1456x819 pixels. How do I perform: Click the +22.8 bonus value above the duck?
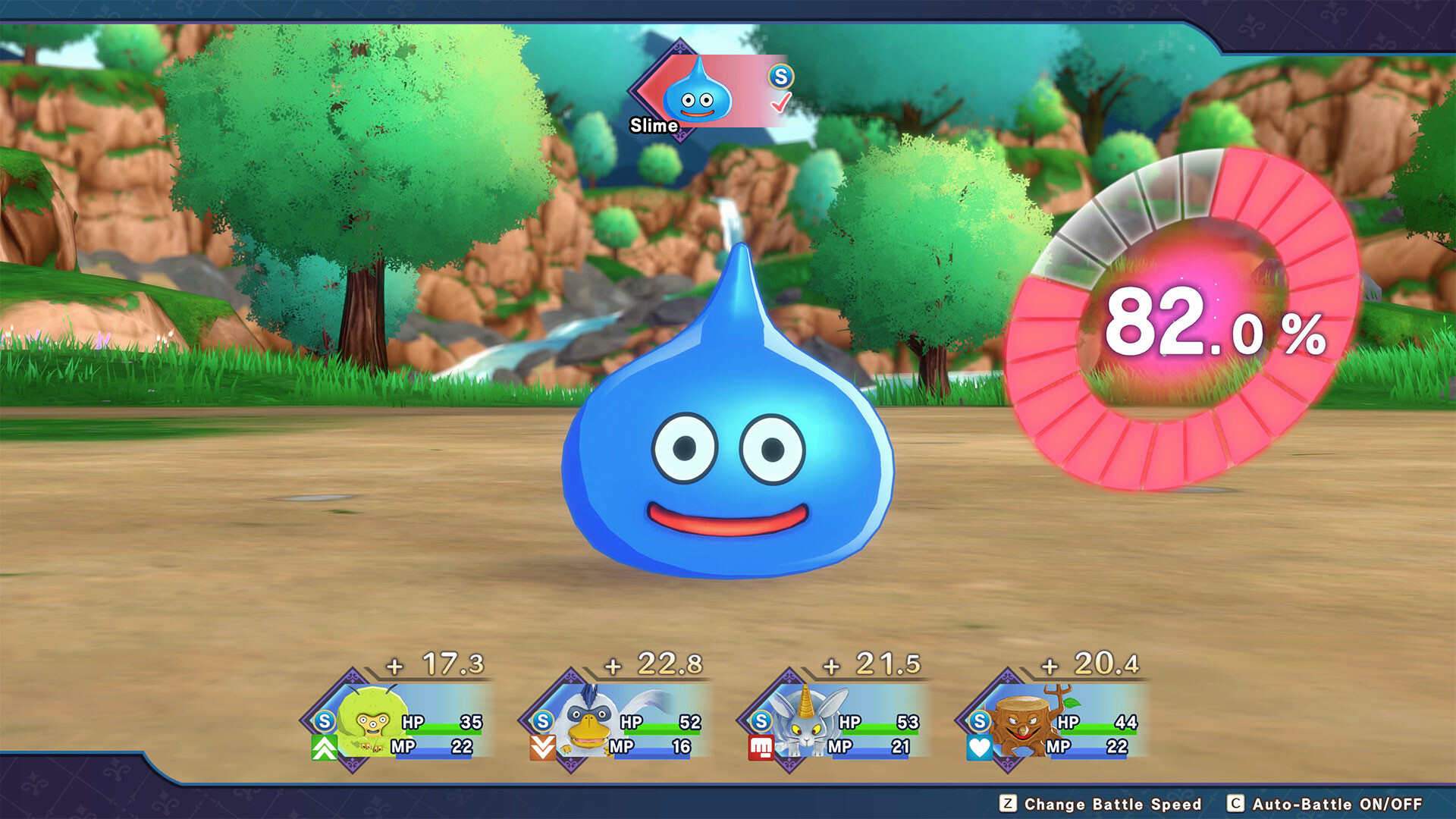(654, 663)
